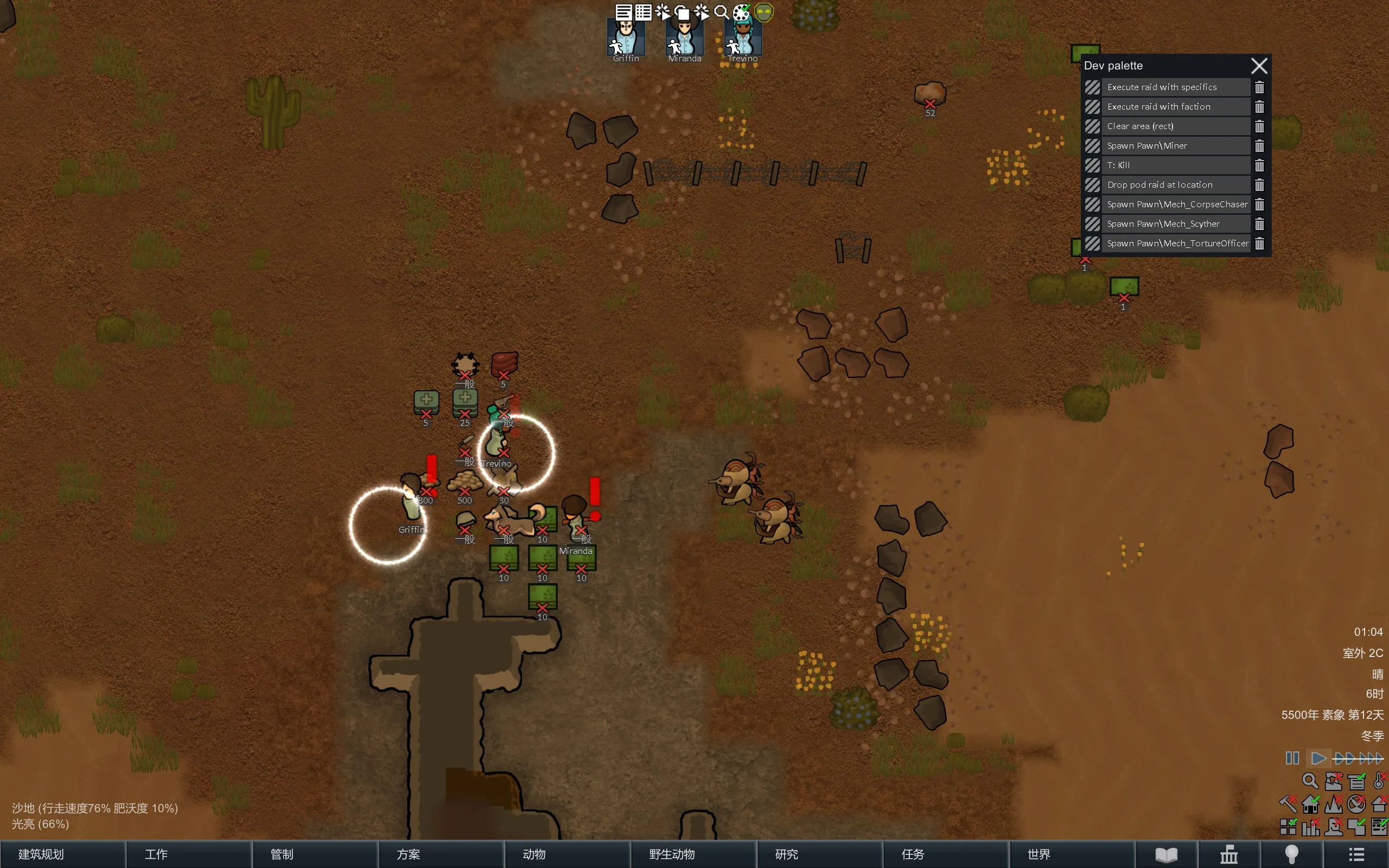Open the 工作 work tab
Screen dimensions: 1389x868
(x=188, y=854)
